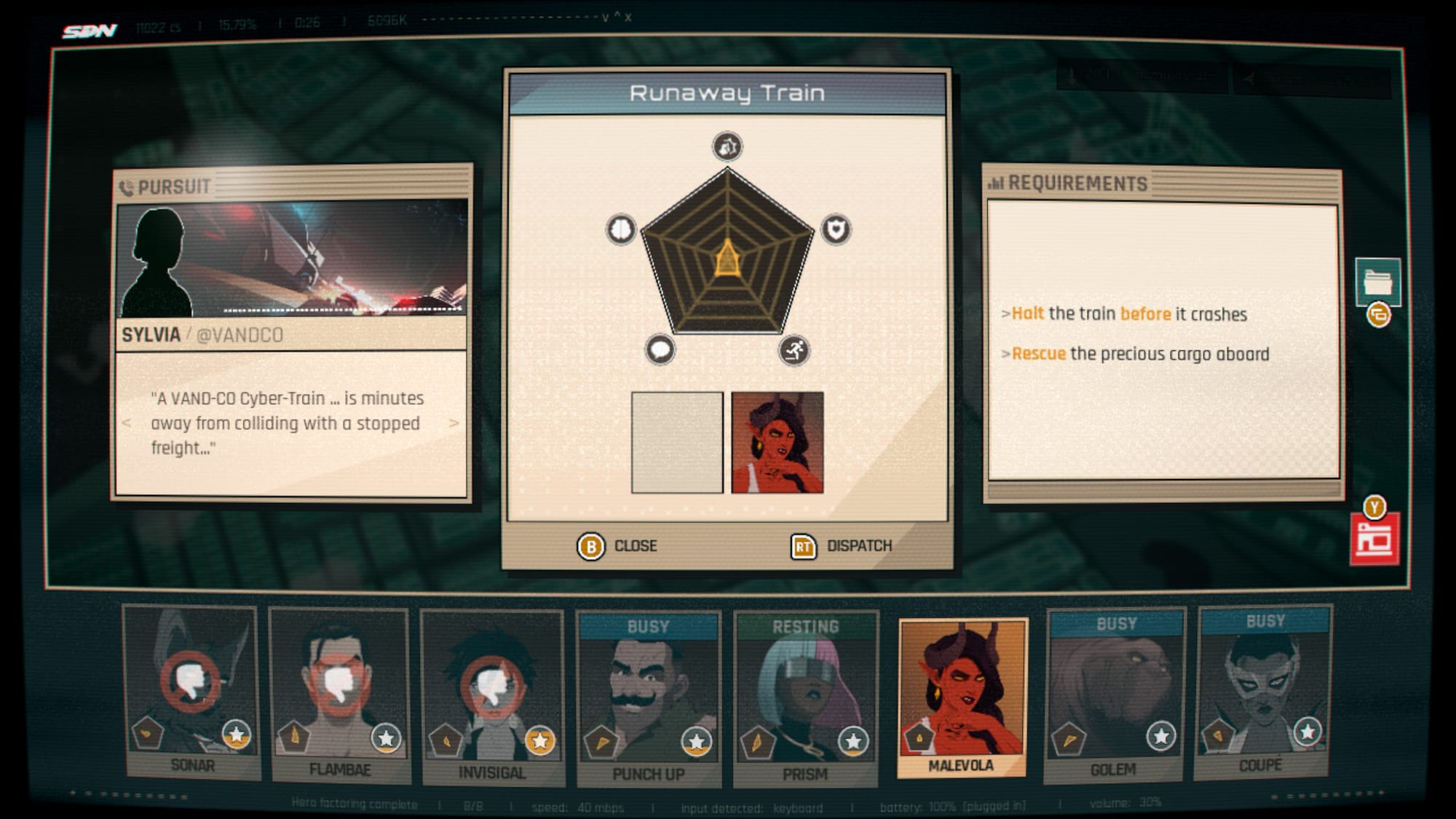Pick the busy Coupé hero card
The image size is (1456, 819).
point(1263,692)
